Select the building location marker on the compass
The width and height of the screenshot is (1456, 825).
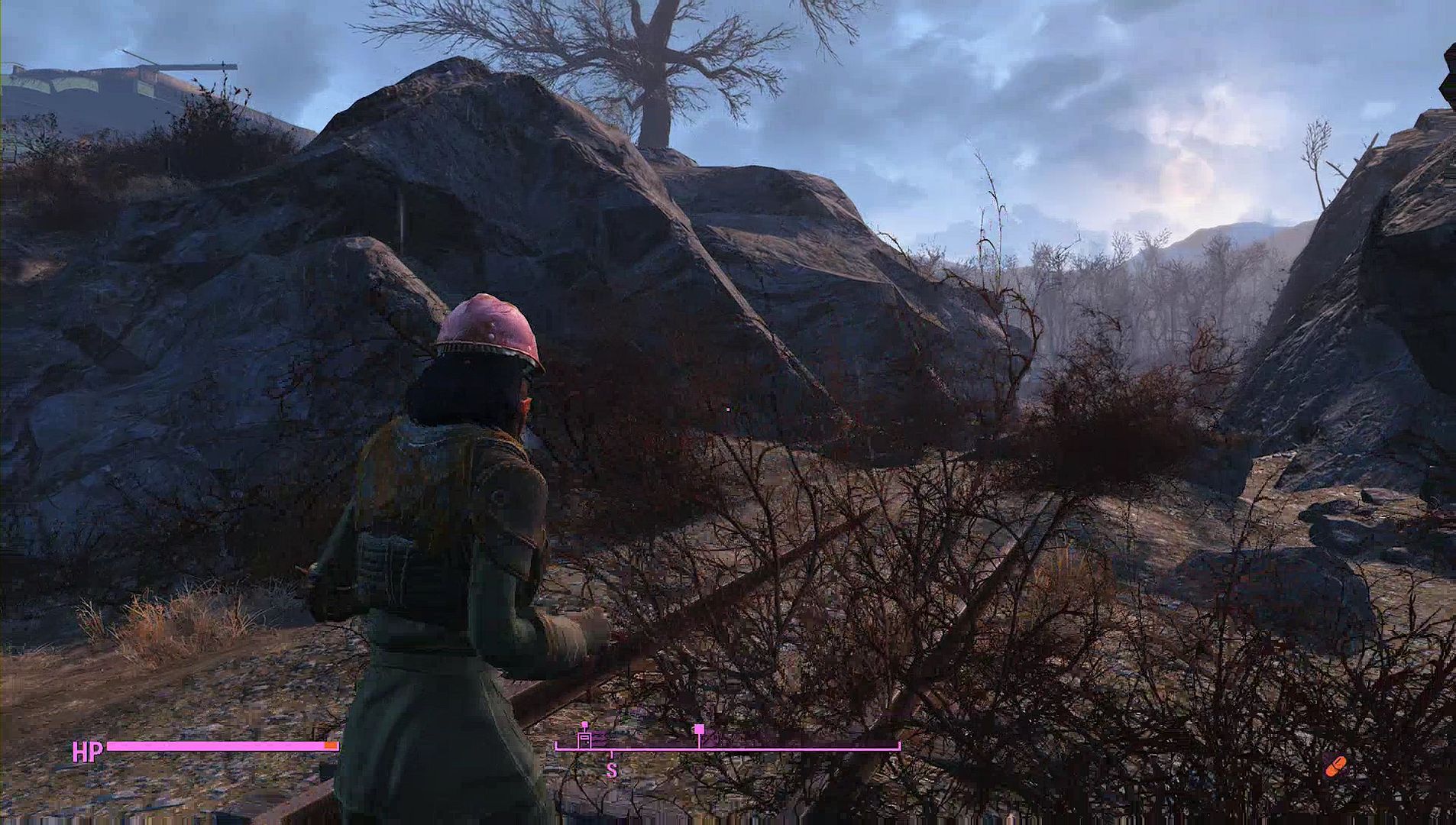click(585, 738)
